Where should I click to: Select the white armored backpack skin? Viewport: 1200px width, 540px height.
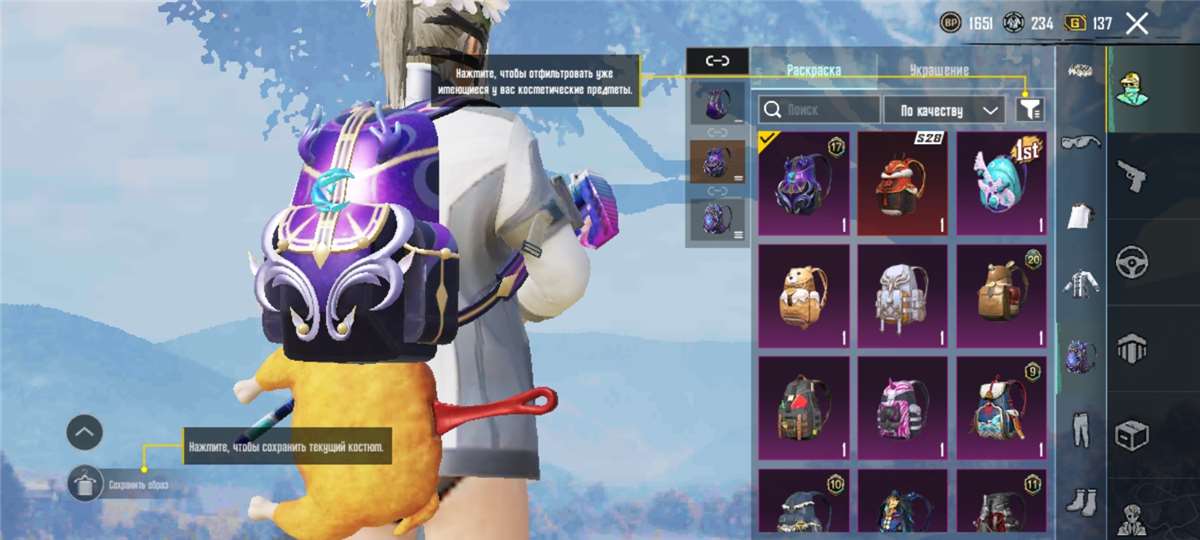(902, 295)
